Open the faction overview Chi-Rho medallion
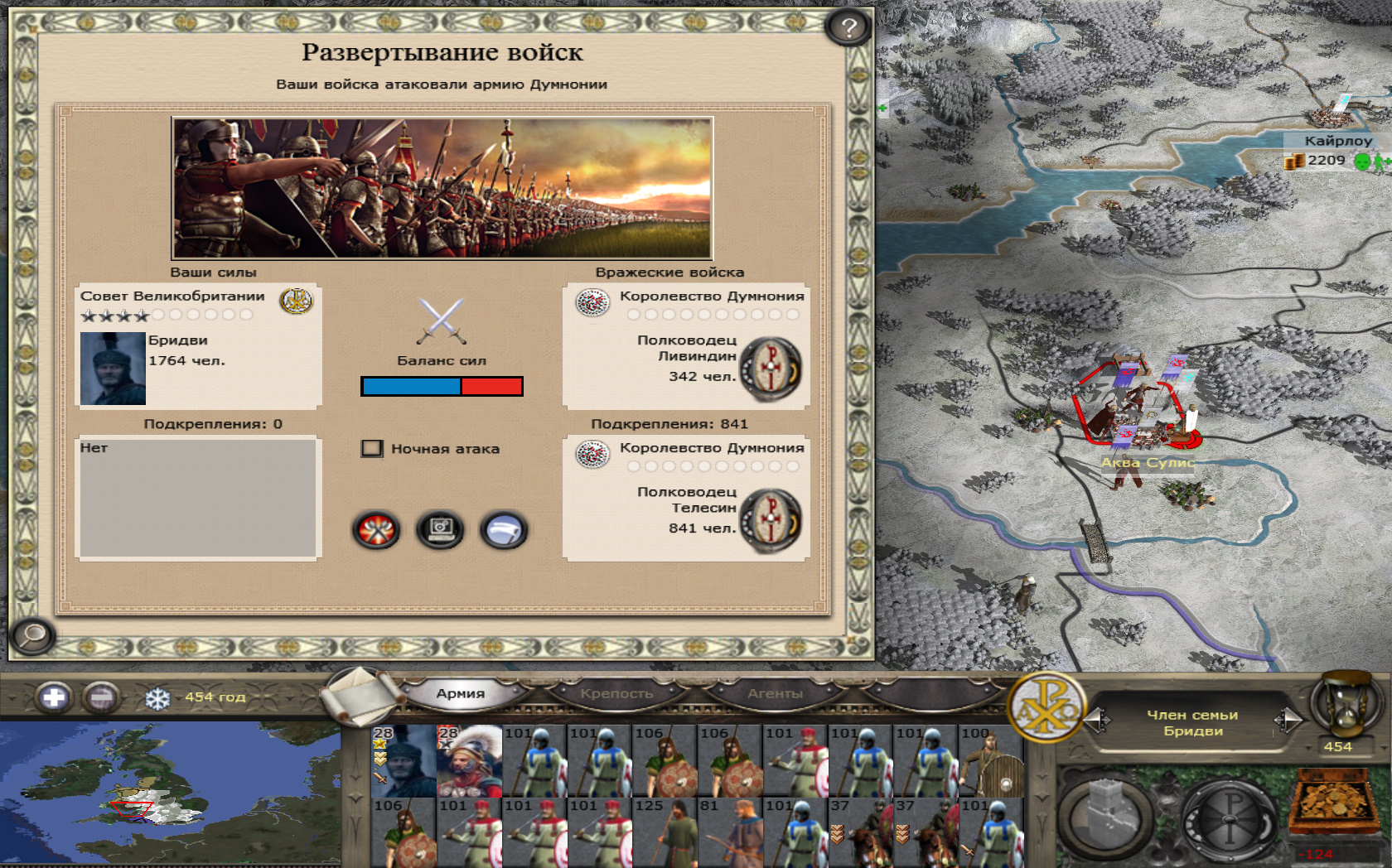The height and width of the screenshot is (868, 1392). [1046, 706]
